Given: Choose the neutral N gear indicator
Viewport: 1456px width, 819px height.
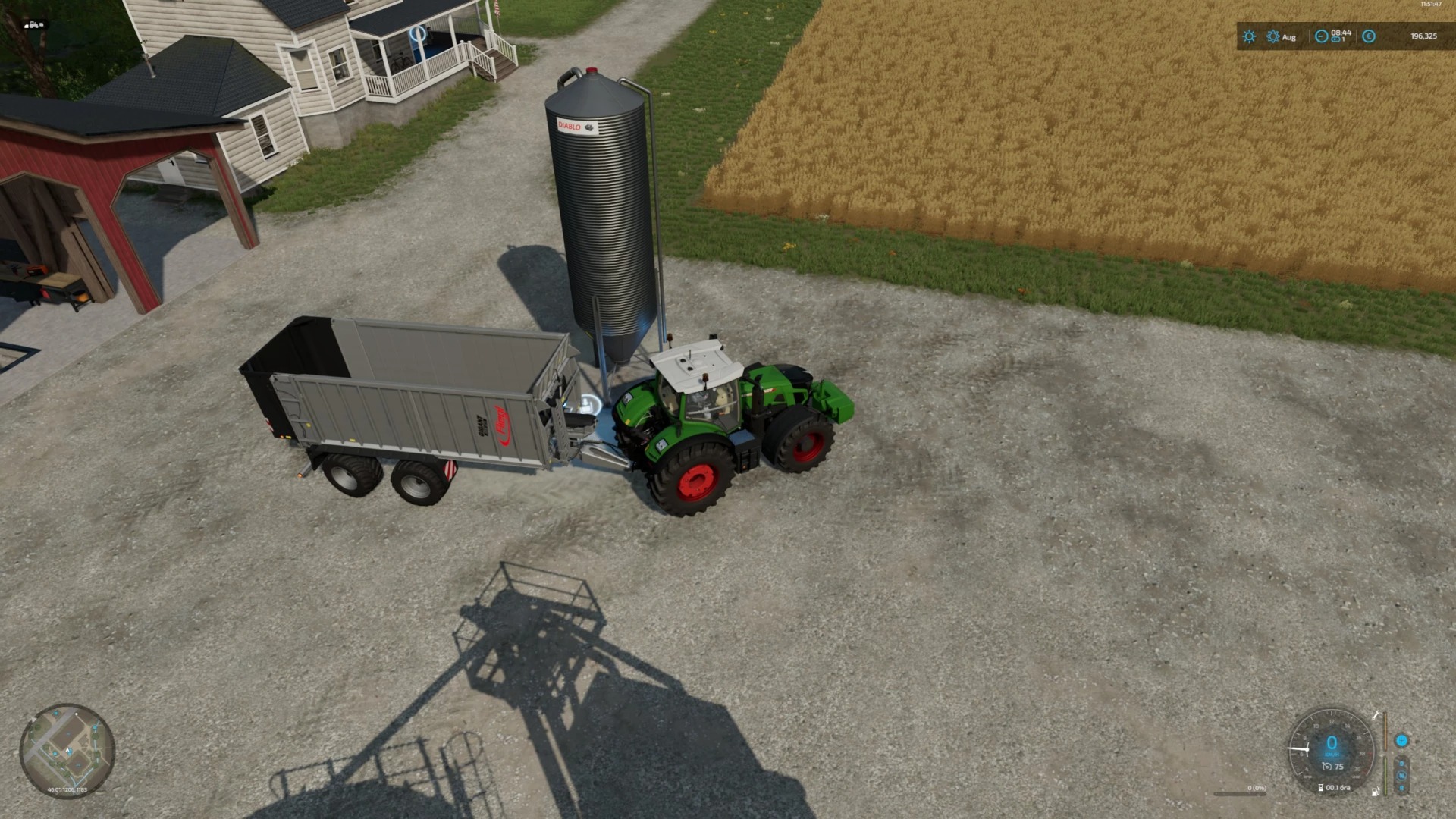Looking at the screenshot, I should point(1401,775).
